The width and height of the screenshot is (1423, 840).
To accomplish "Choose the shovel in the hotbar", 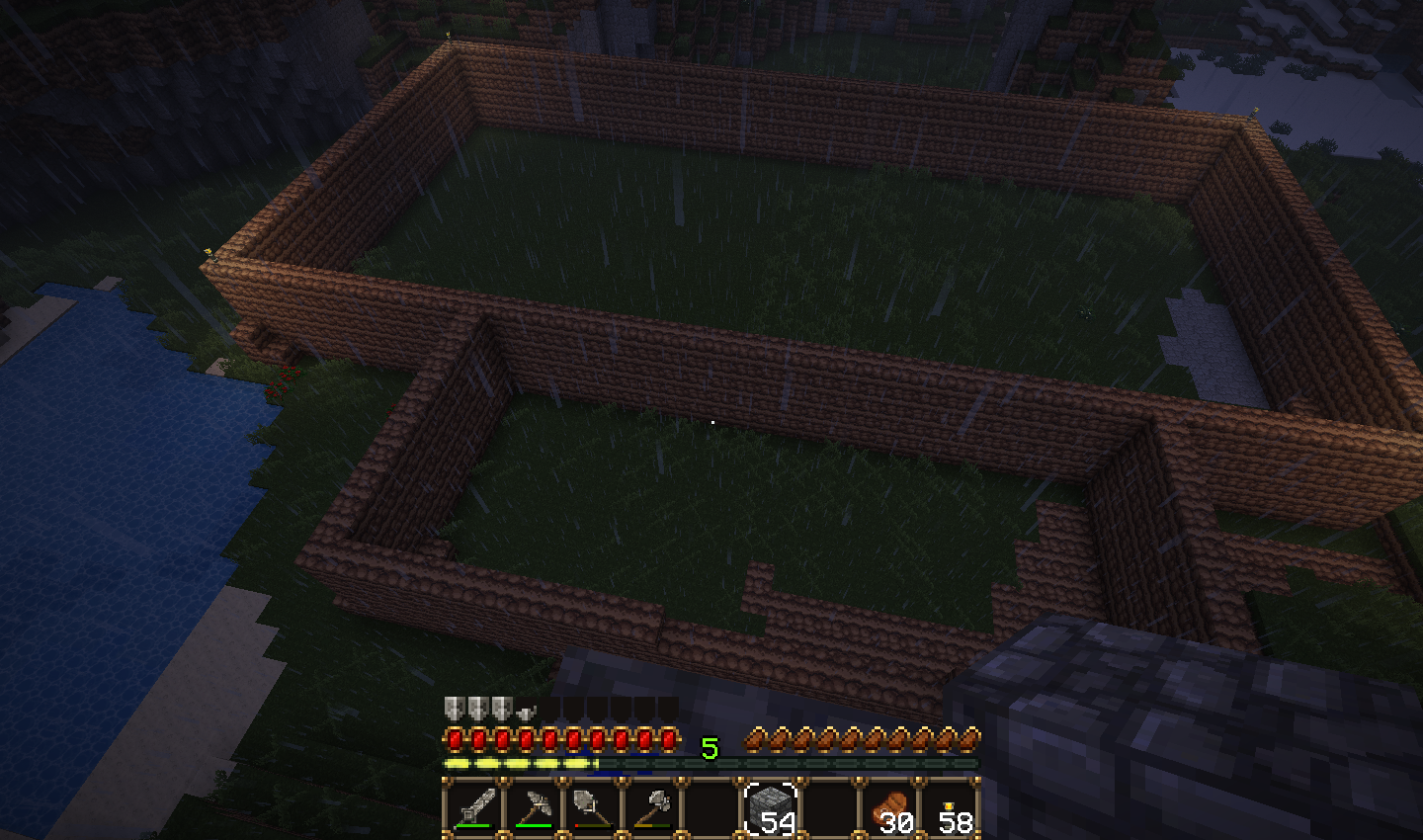I will tap(593, 808).
